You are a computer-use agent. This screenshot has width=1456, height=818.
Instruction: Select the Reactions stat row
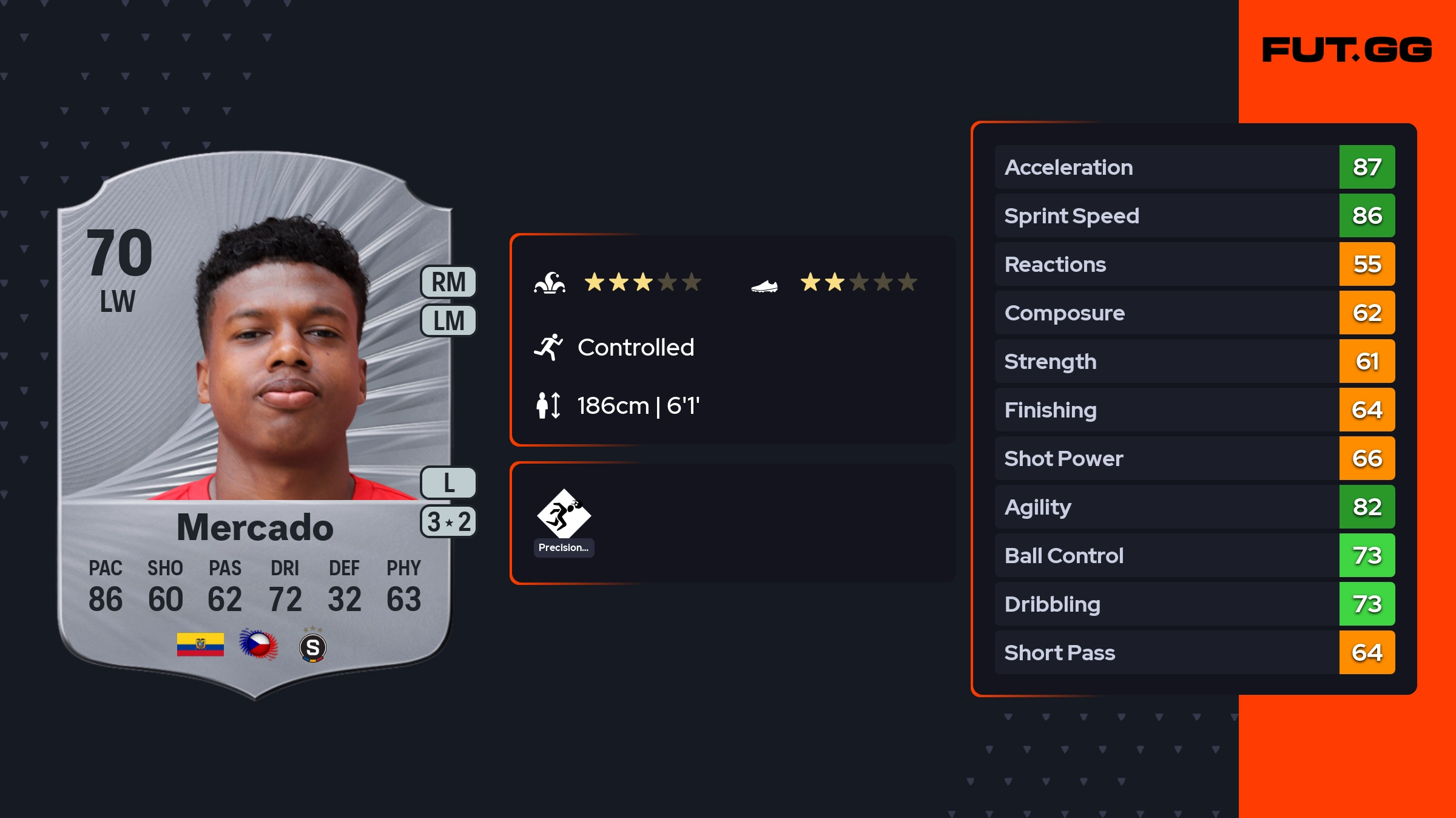(x=1194, y=264)
